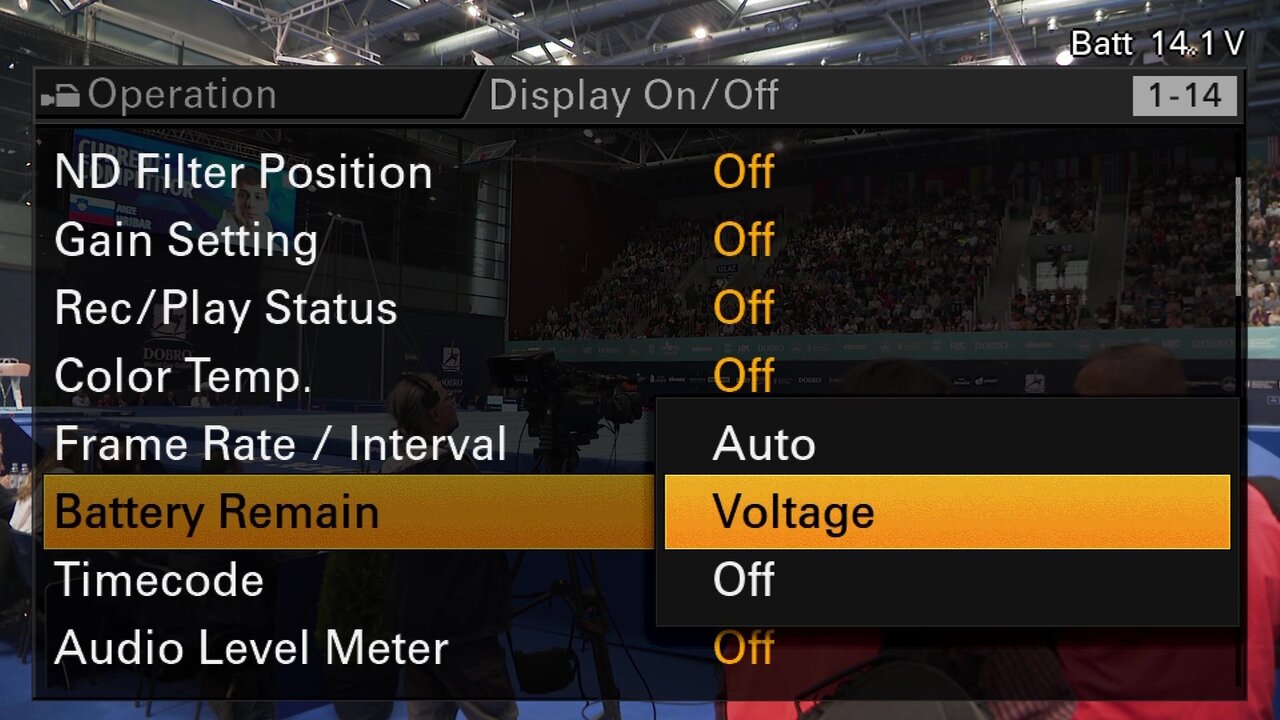Click the highlighted Battery Remain row

tap(348, 512)
